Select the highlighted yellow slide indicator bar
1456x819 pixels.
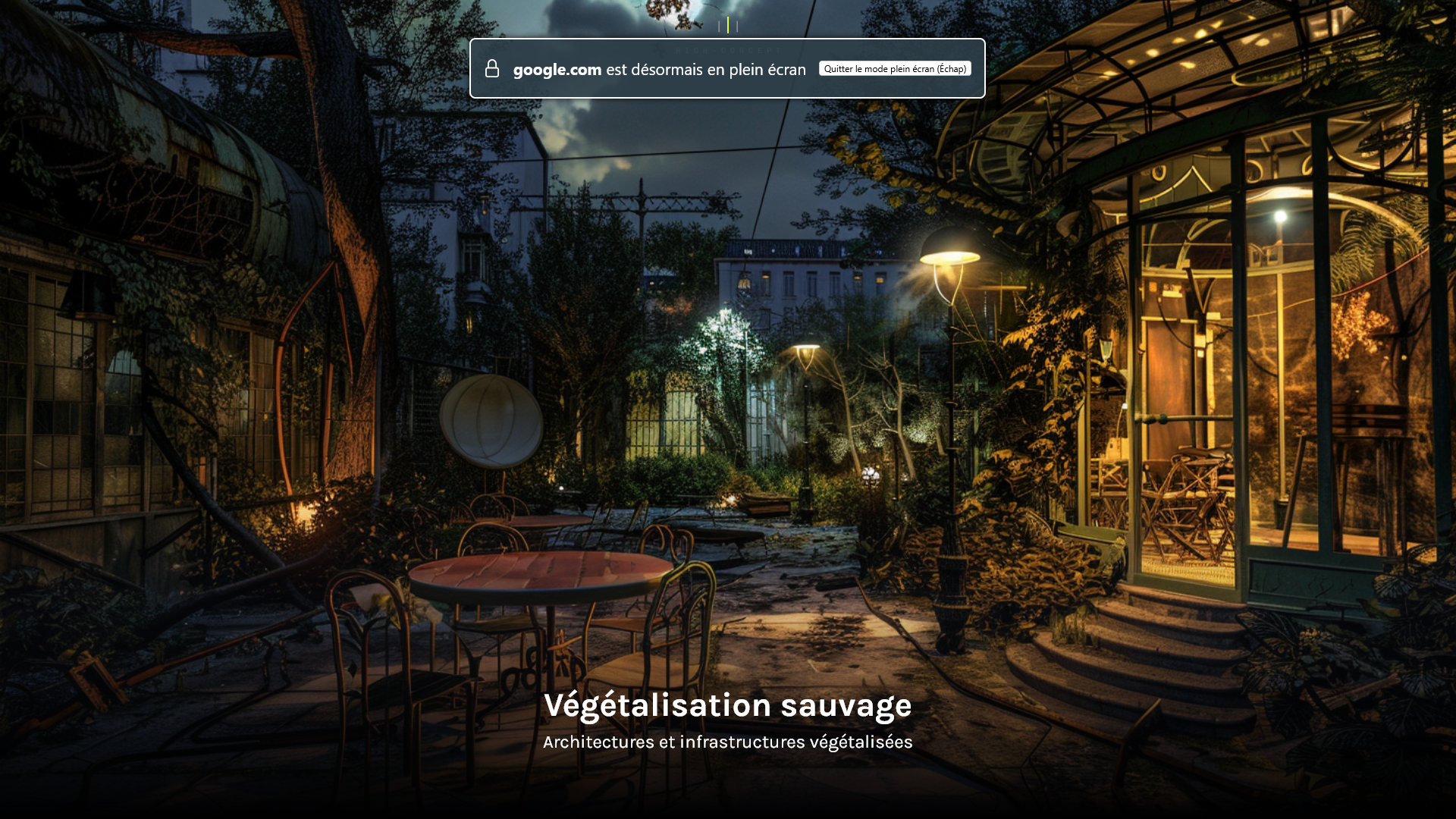point(728,25)
